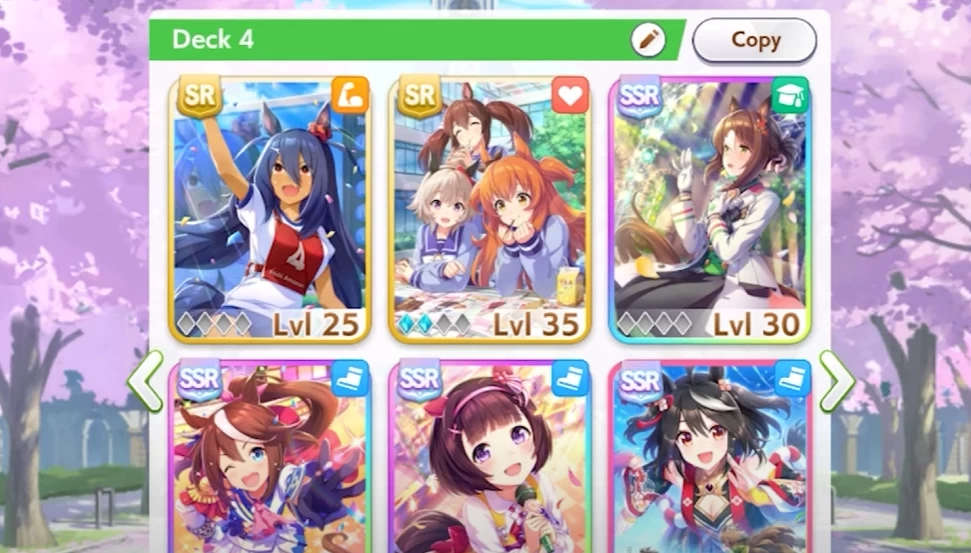This screenshot has width=971, height=553.
Task: Choose the SR Lvl 35 support card
Action: pos(490,208)
